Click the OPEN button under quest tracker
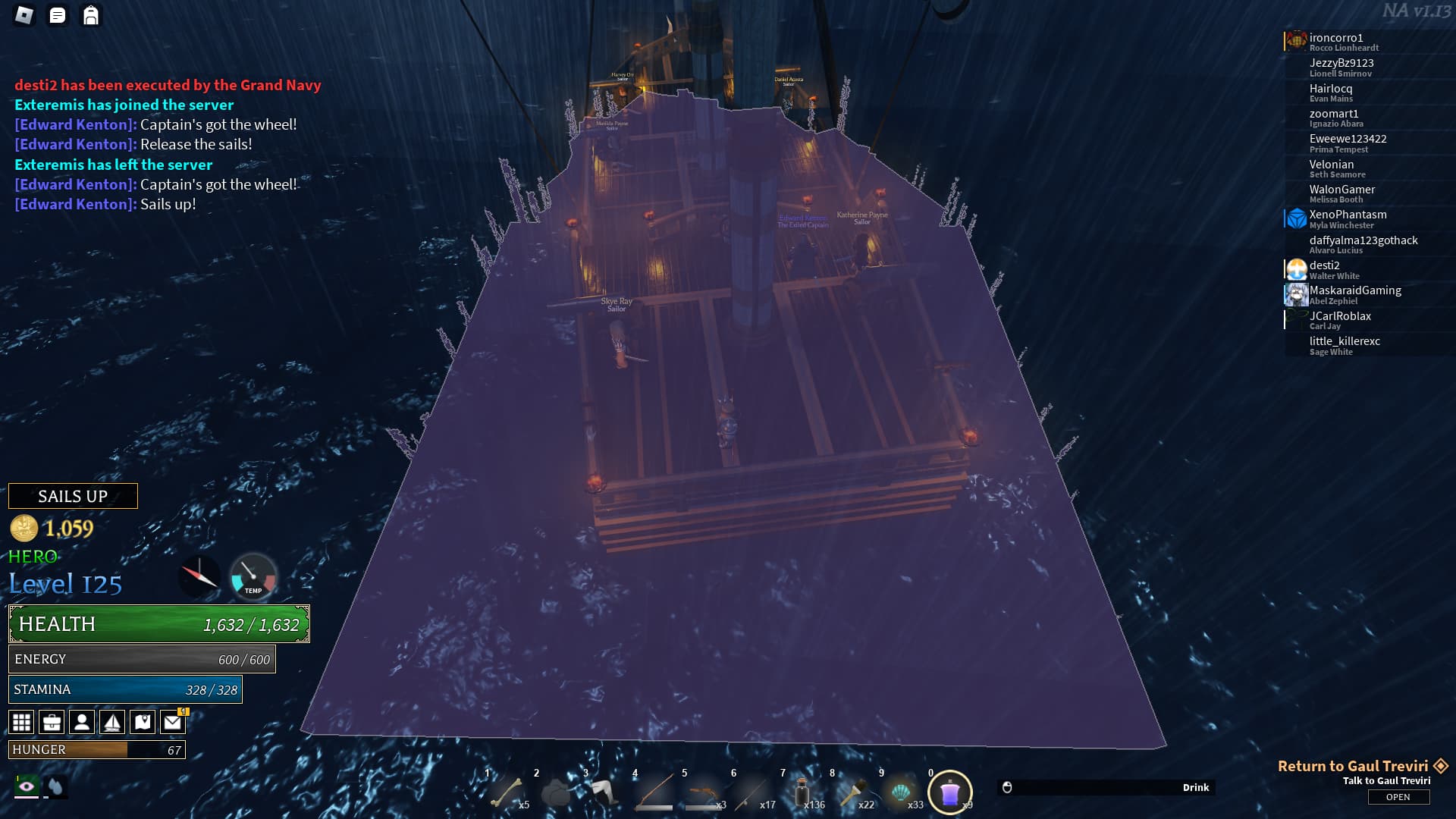 click(x=1398, y=797)
